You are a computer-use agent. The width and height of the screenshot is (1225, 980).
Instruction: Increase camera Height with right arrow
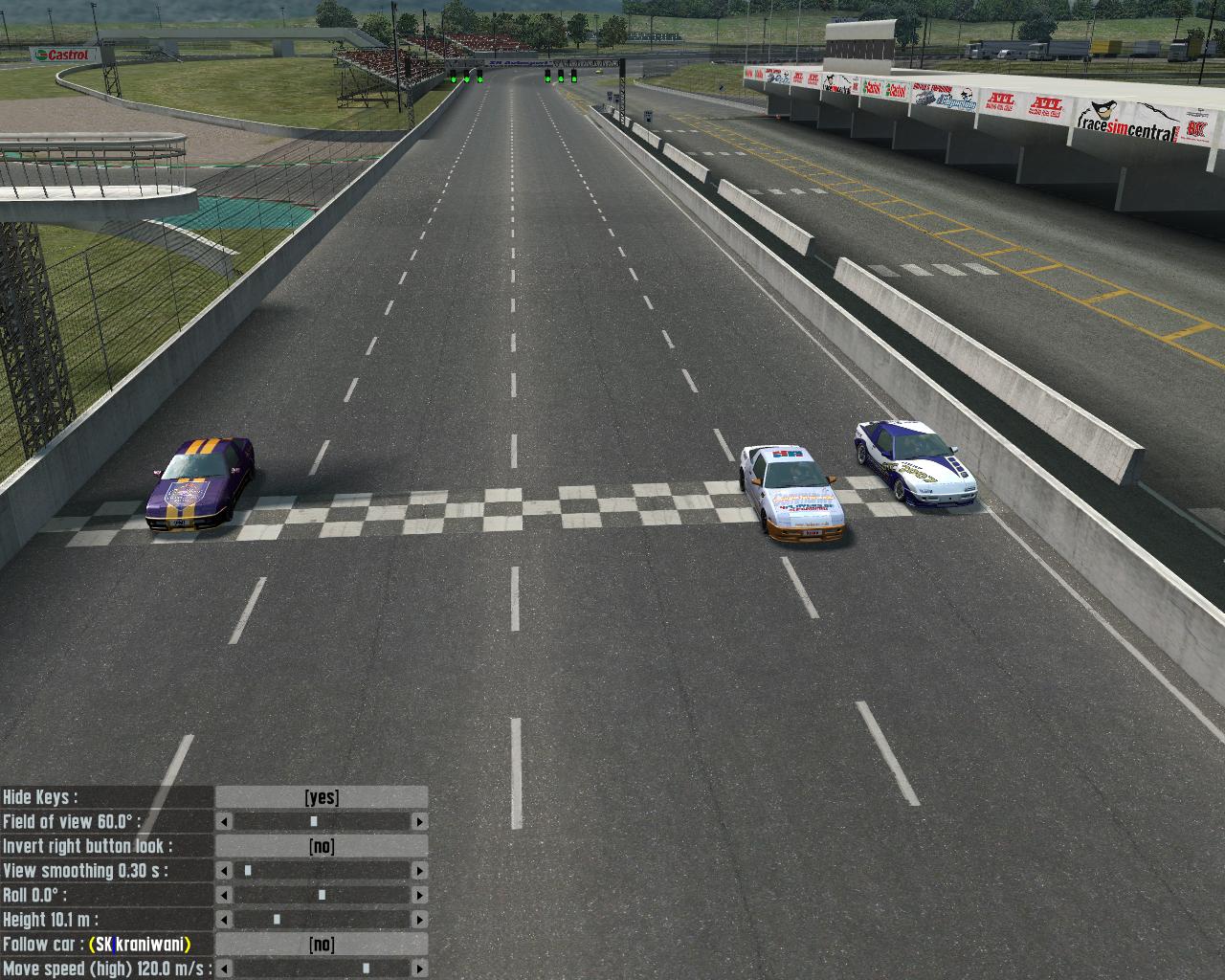click(419, 920)
